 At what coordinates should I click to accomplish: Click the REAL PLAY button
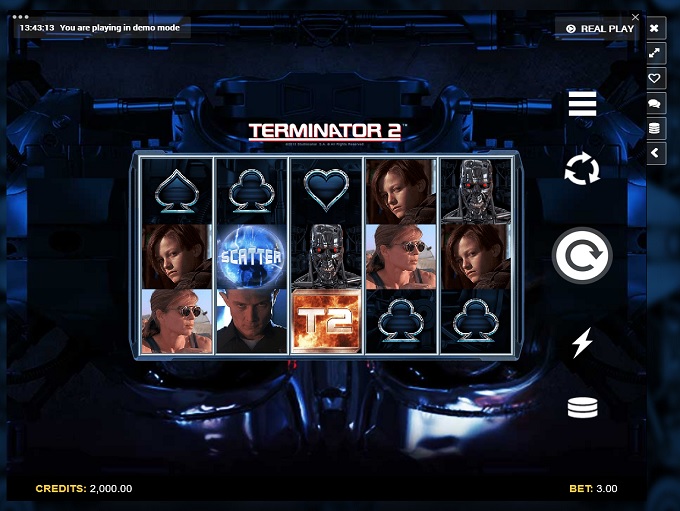click(x=599, y=28)
